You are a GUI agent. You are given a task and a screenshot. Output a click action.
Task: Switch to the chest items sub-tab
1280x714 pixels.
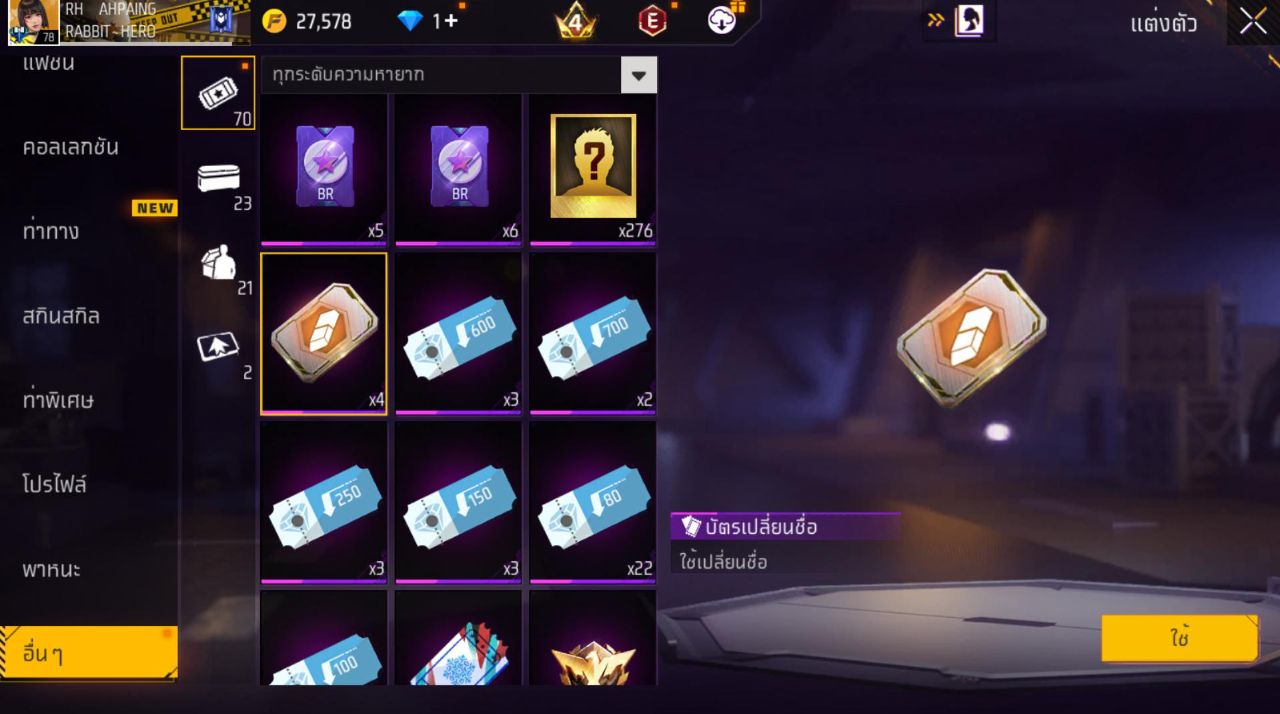pos(218,179)
